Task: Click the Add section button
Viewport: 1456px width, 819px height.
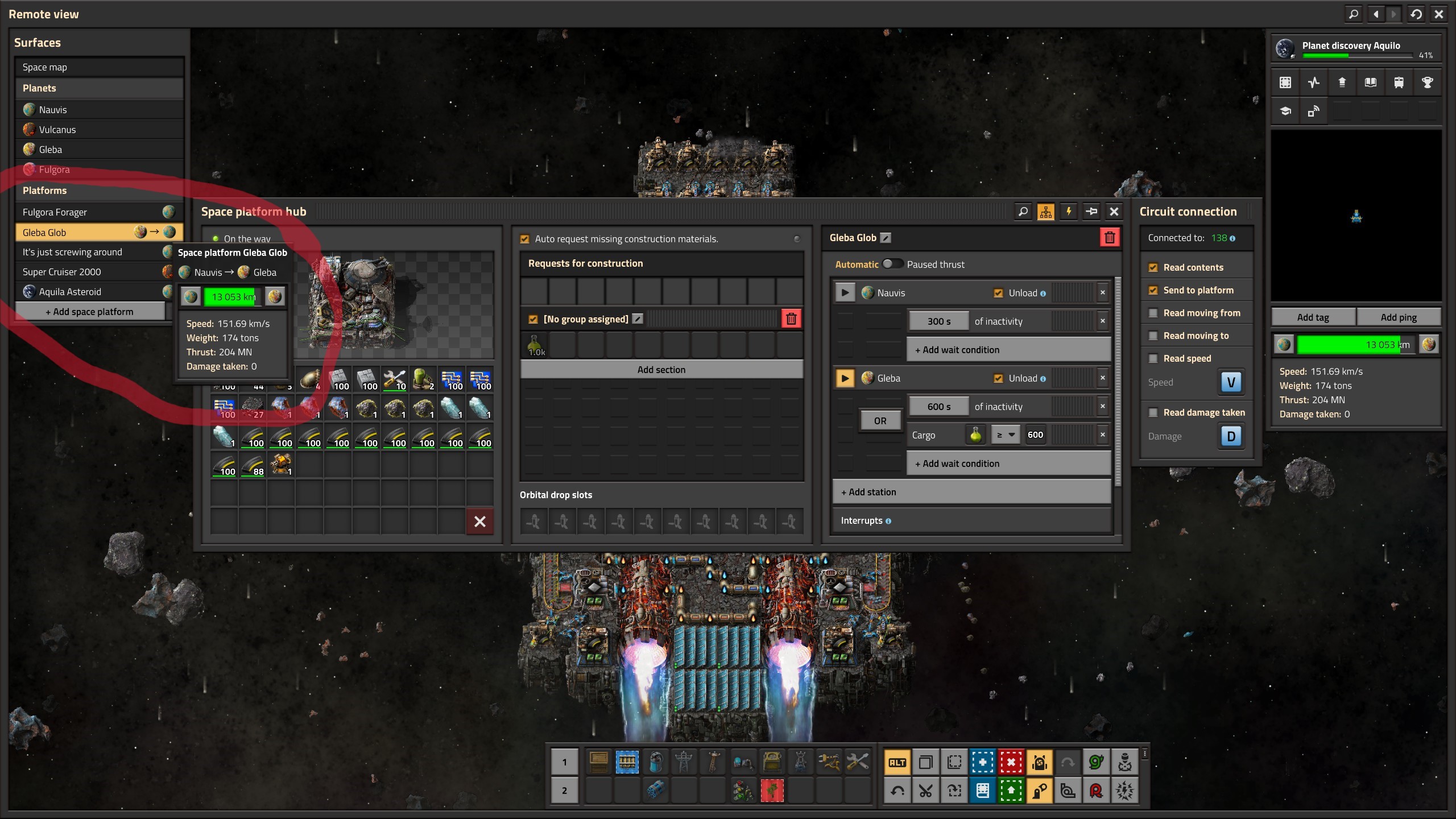Action: (661, 370)
